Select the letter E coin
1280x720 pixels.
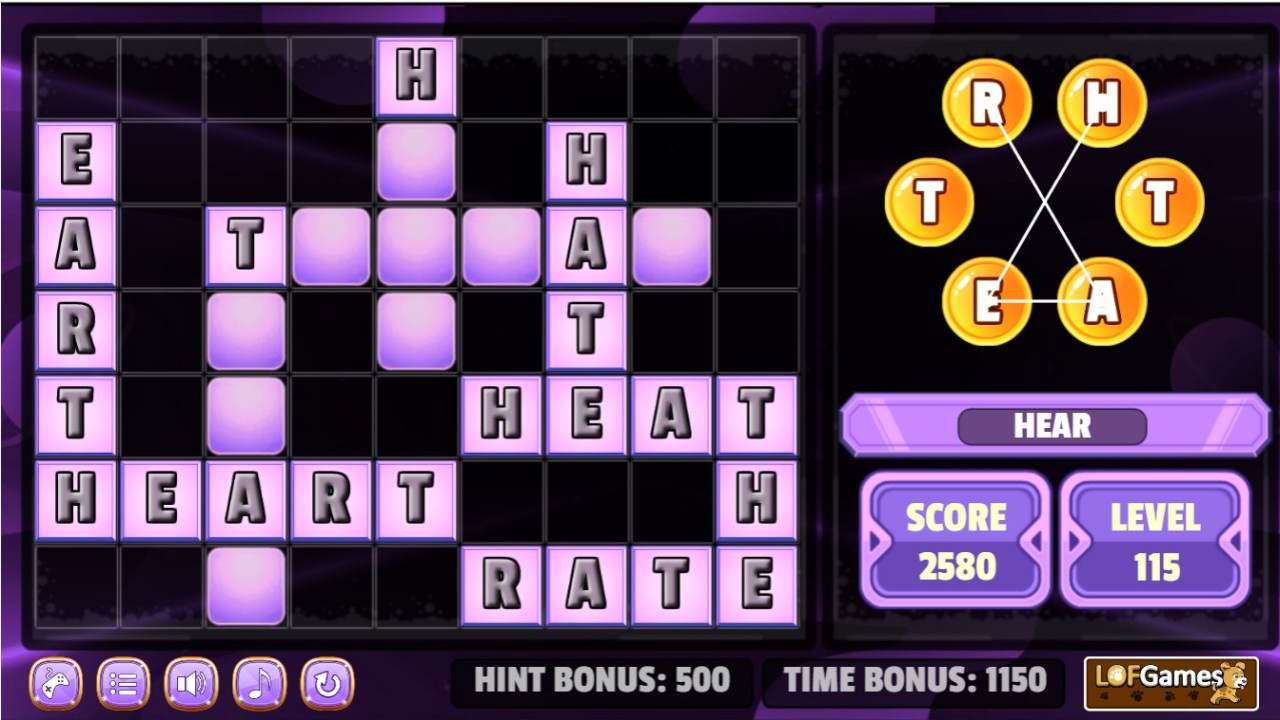click(x=988, y=300)
